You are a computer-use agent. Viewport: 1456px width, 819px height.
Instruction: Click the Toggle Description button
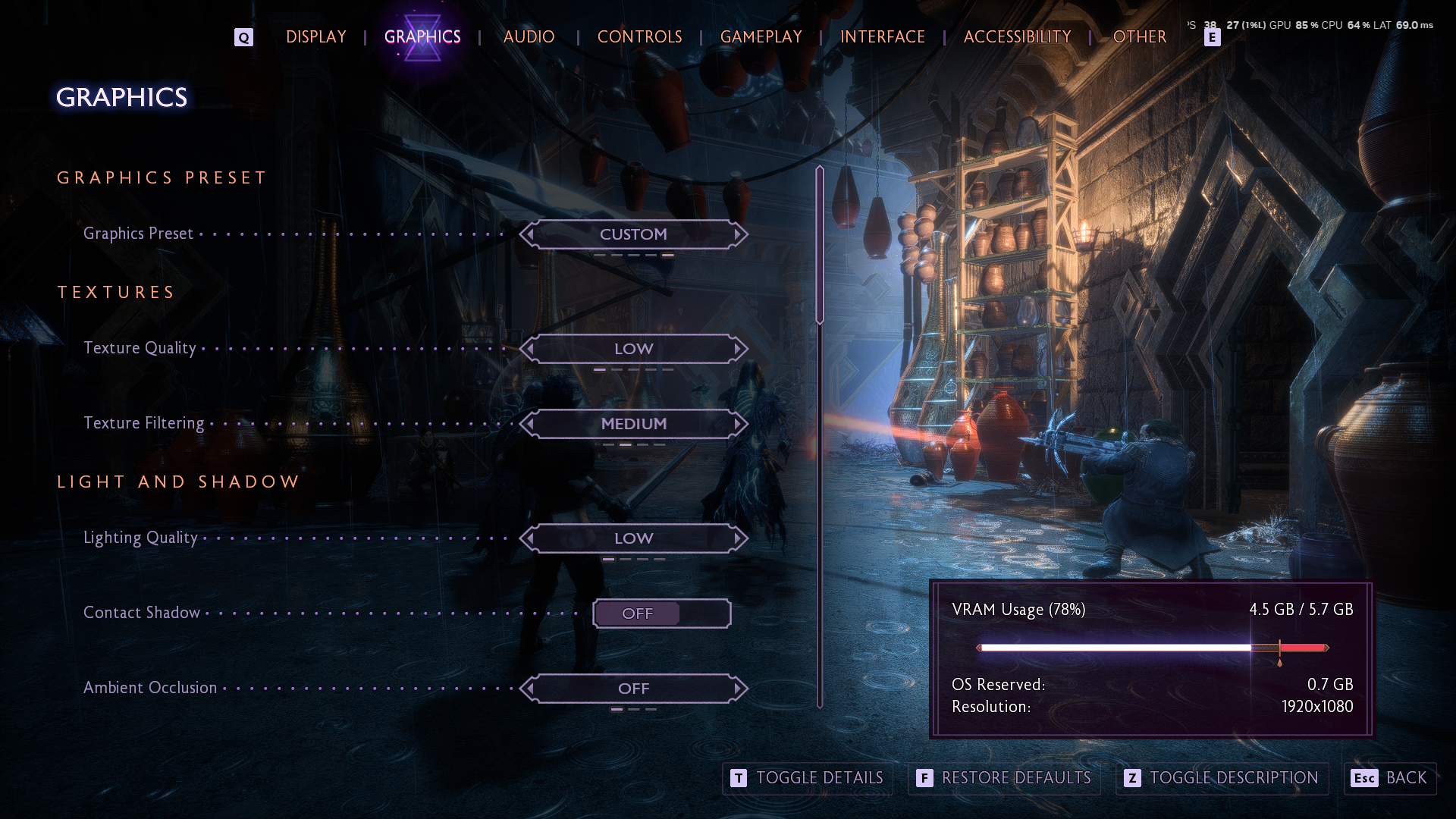[1222, 778]
